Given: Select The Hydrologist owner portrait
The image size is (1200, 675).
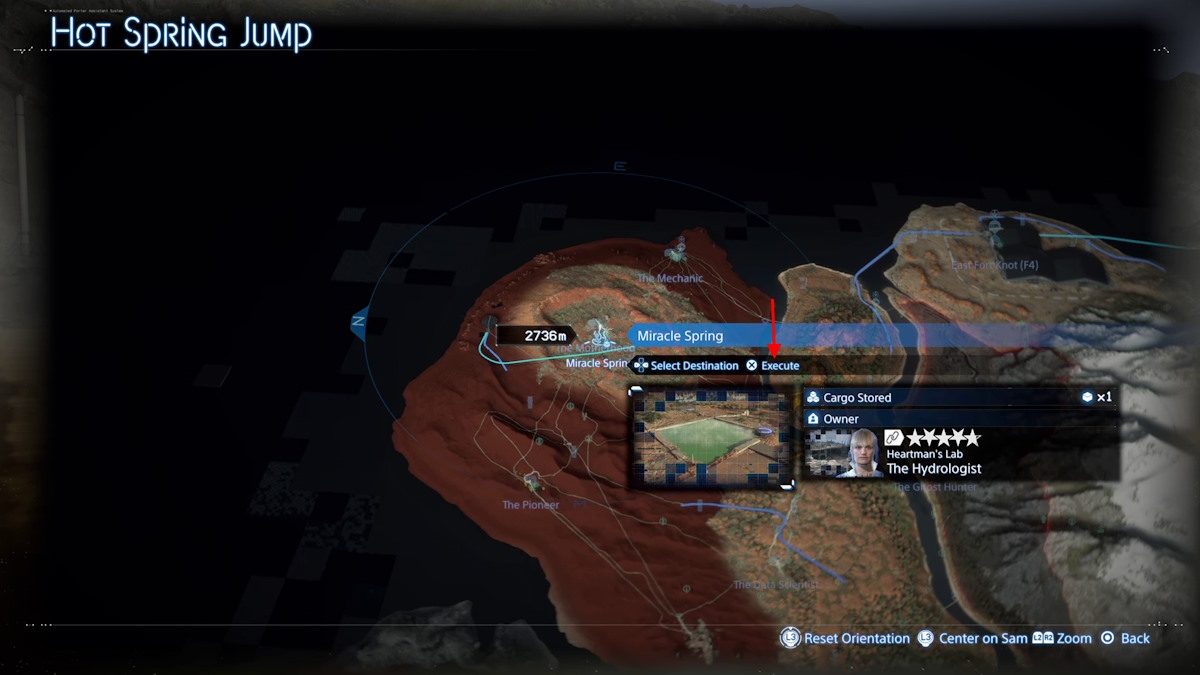Looking at the screenshot, I should [858, 453].
